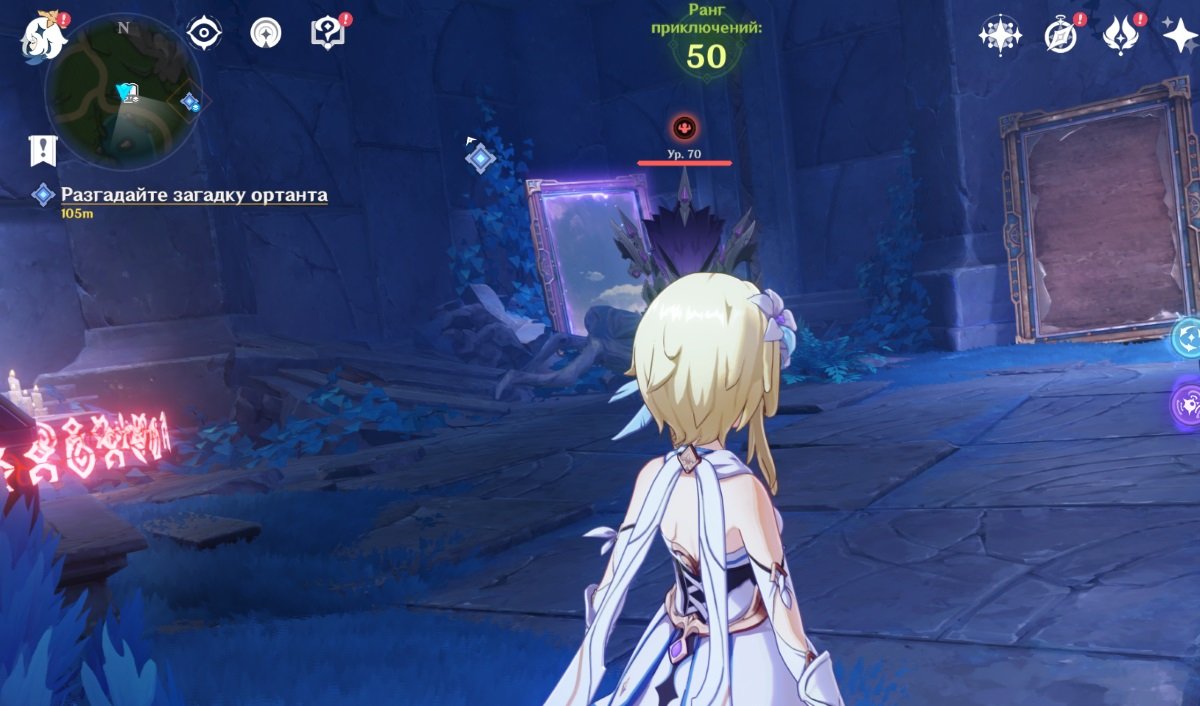Toggle the eye-shaped Elemental Sight icon

click(x=204, y=33)
